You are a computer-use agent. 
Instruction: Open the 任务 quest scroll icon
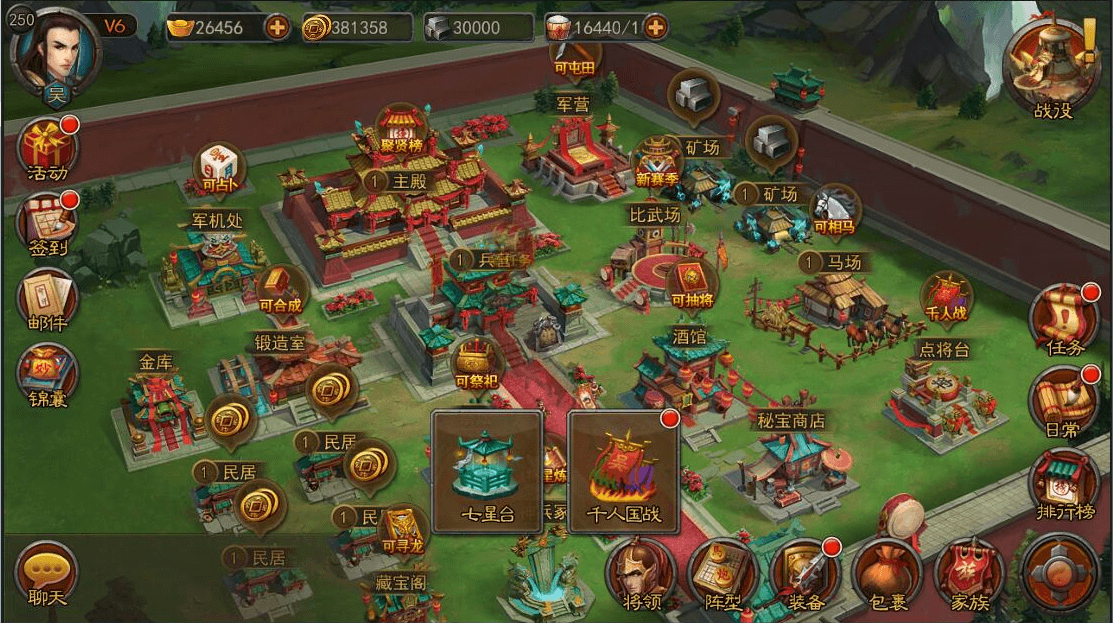tap(1063, 320)
